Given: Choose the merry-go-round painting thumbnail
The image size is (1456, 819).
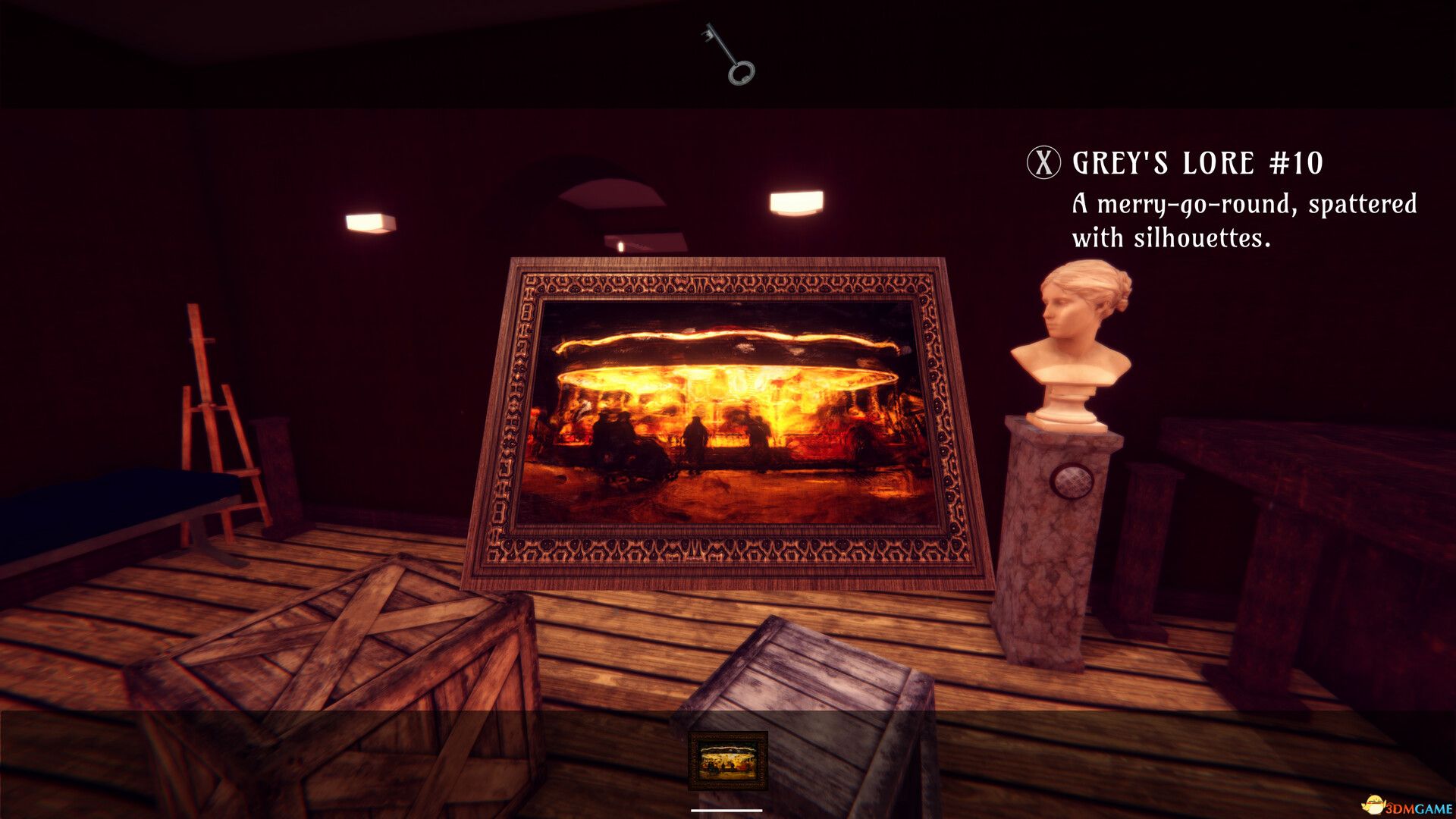Looking at the screenshot, I should tap(728, 760).
